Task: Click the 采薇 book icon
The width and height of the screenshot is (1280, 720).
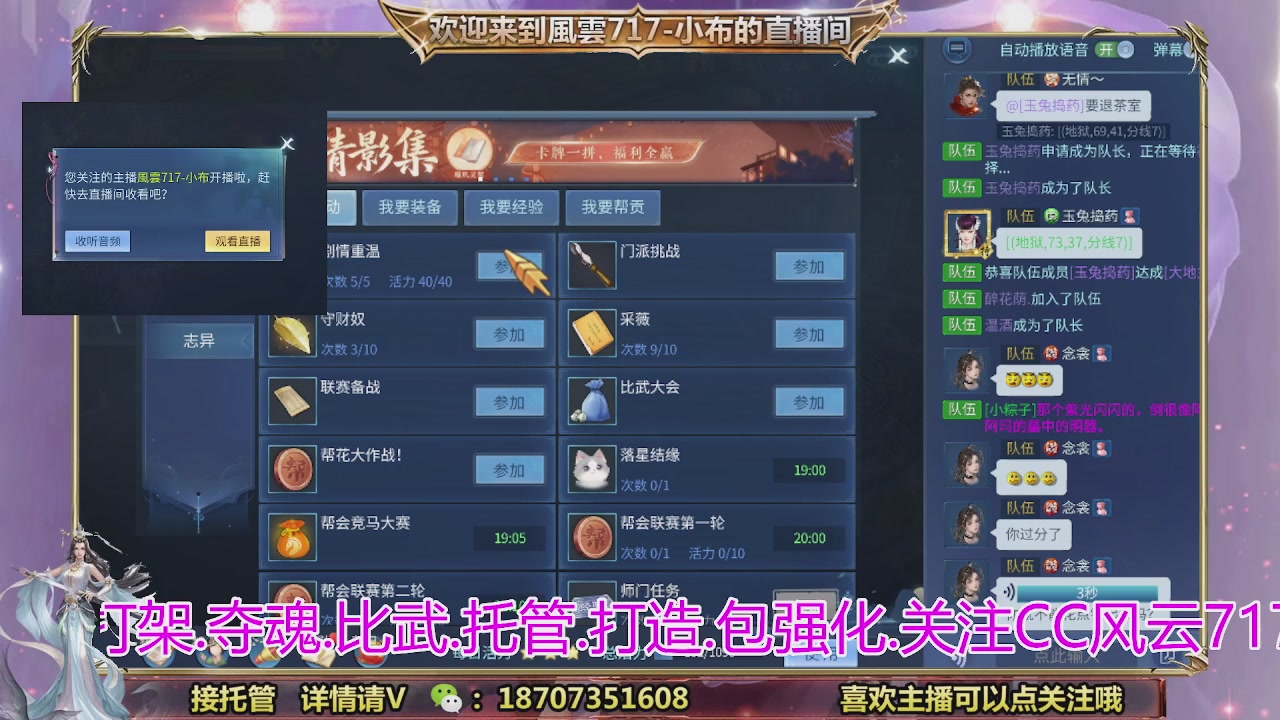Action: coord(592,333)
